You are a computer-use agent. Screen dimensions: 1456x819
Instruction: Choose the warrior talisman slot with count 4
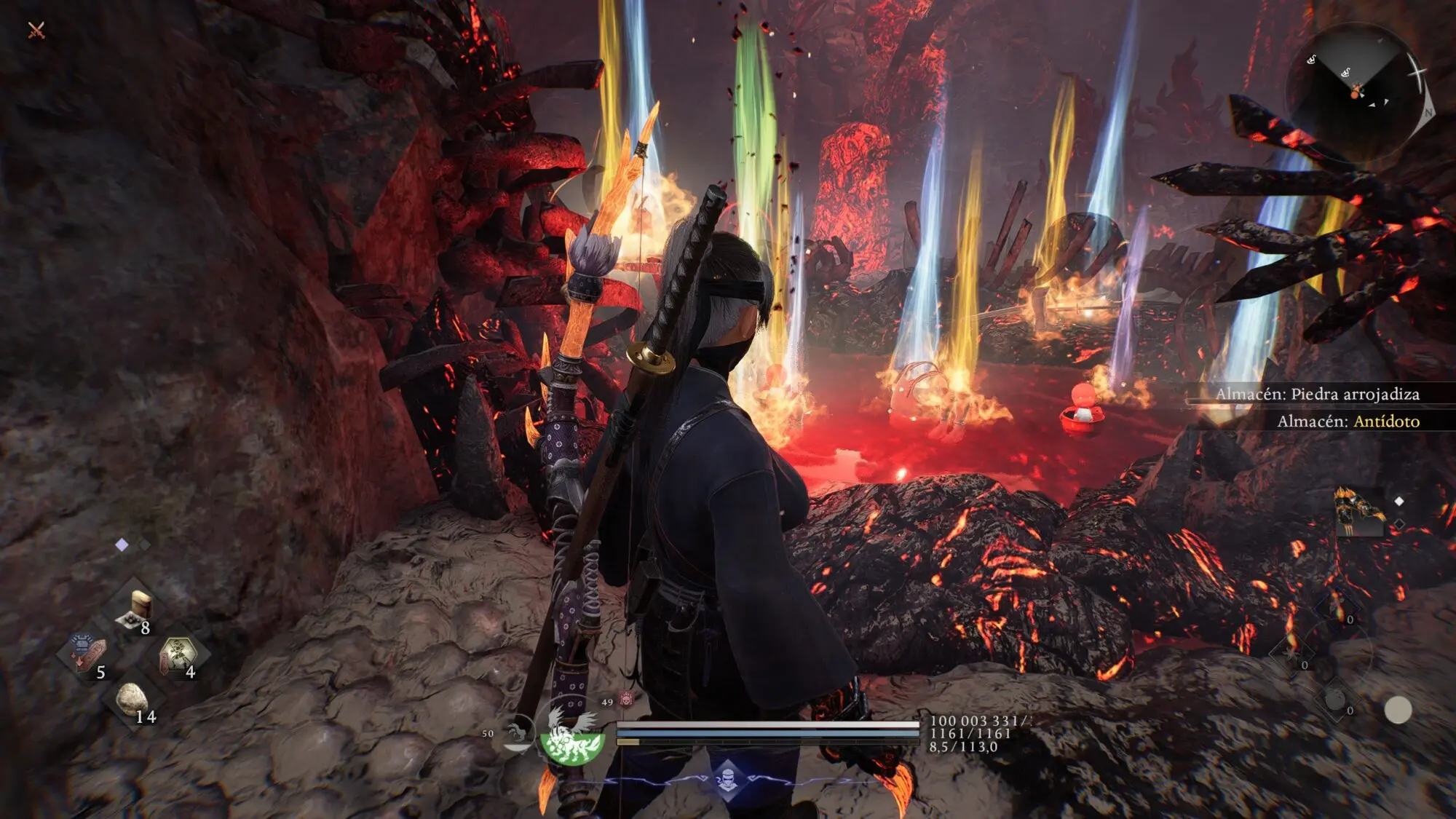point(178,655)
